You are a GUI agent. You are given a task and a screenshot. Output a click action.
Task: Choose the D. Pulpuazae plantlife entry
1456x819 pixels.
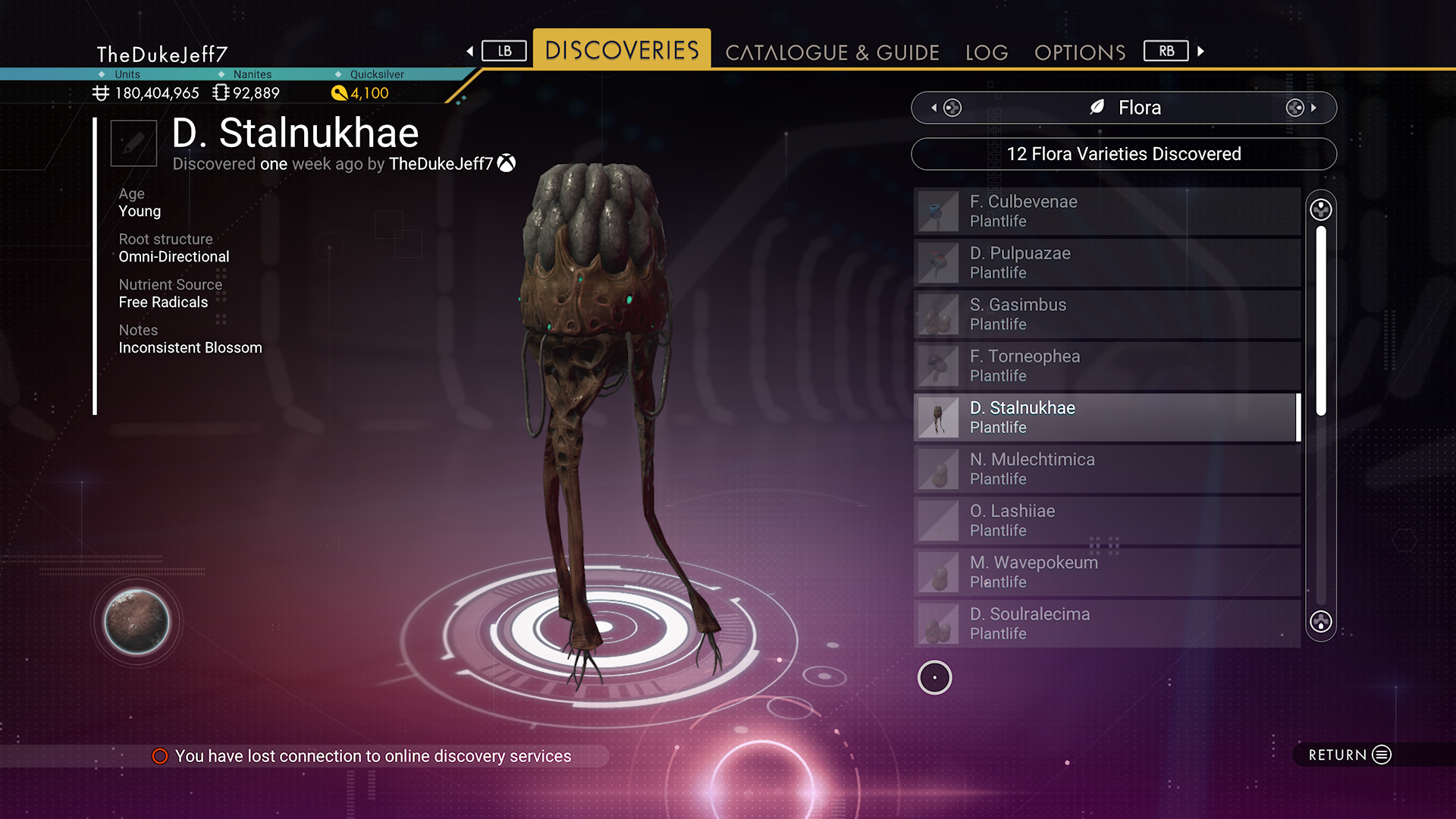1106,262
